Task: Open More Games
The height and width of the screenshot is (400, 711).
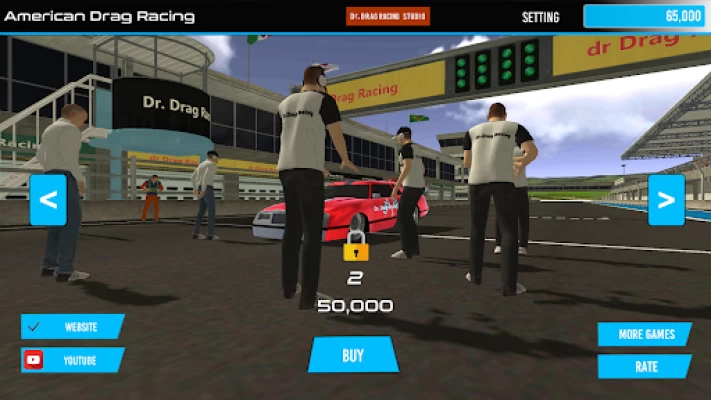Action: pos(645,334)
